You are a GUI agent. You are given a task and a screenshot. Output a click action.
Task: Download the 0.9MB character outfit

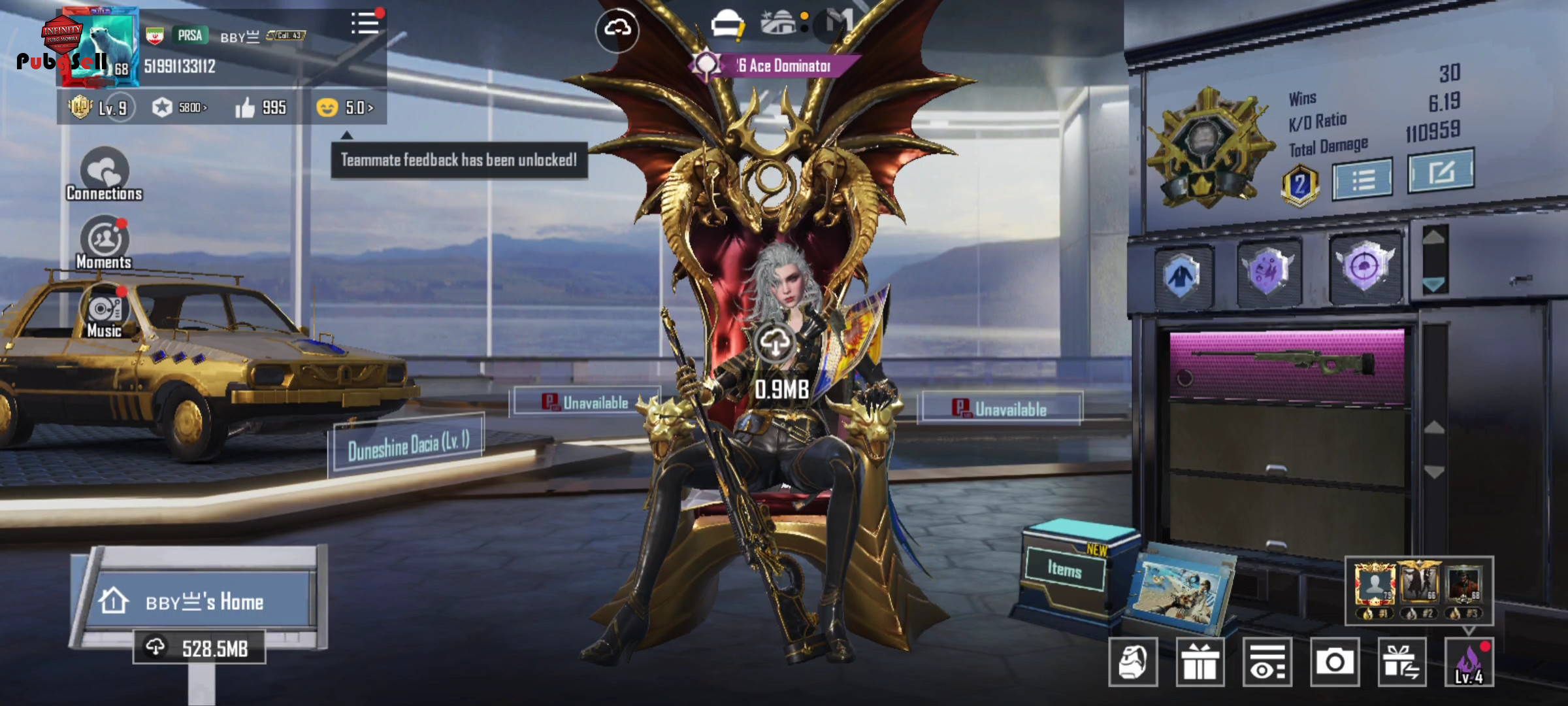click(x=776, y=343)
